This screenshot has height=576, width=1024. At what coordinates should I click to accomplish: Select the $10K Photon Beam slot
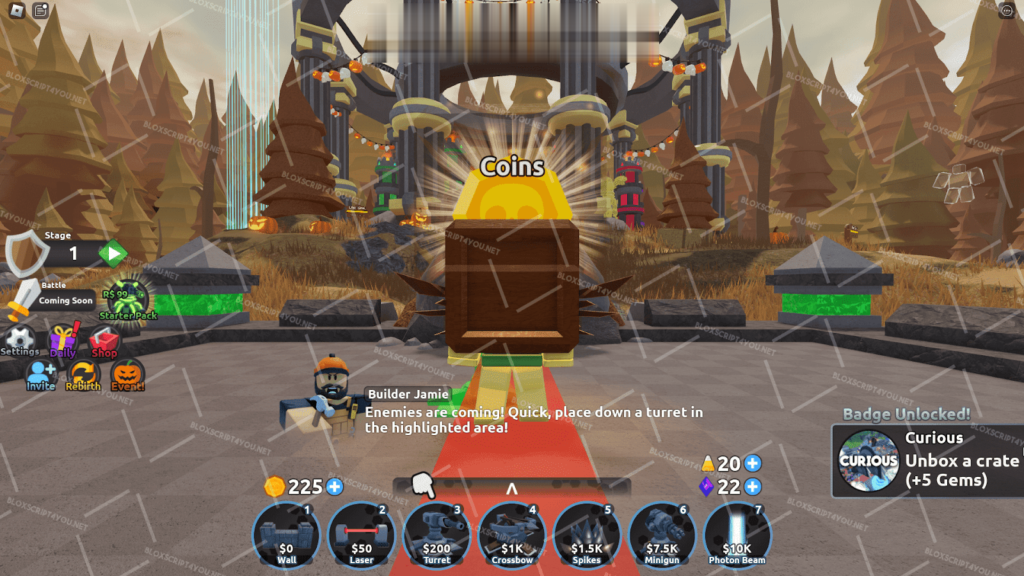[x=737, y=535]
